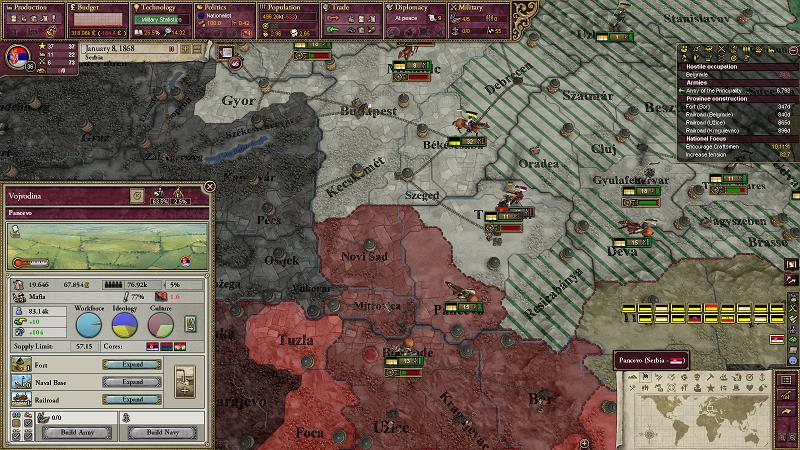Expand the Fort building
The height and width of the screenshot is (450, 800).
click(133, 365)
